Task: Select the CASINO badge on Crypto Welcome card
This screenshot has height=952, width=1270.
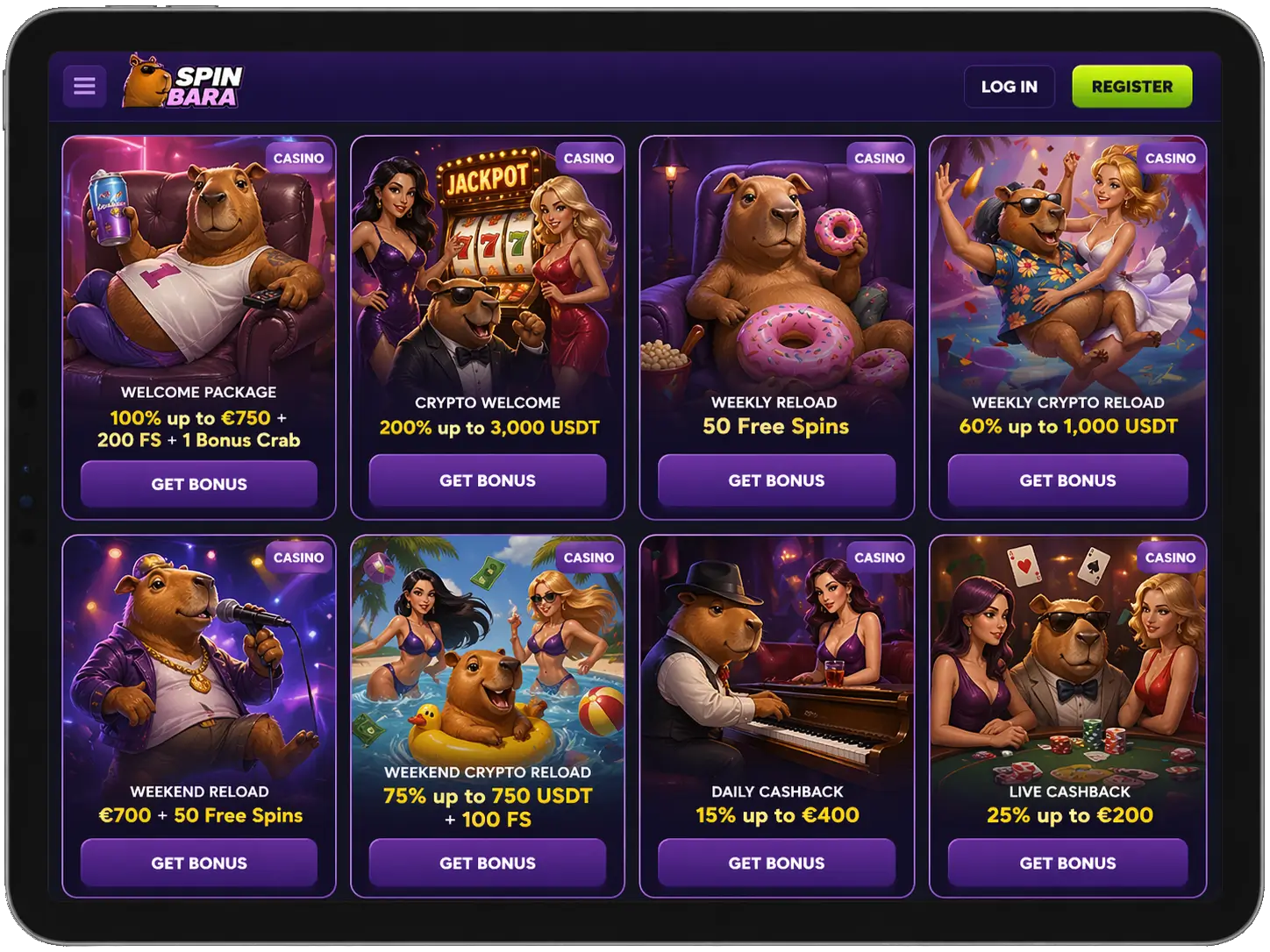Action: click(x=588, y=159)
